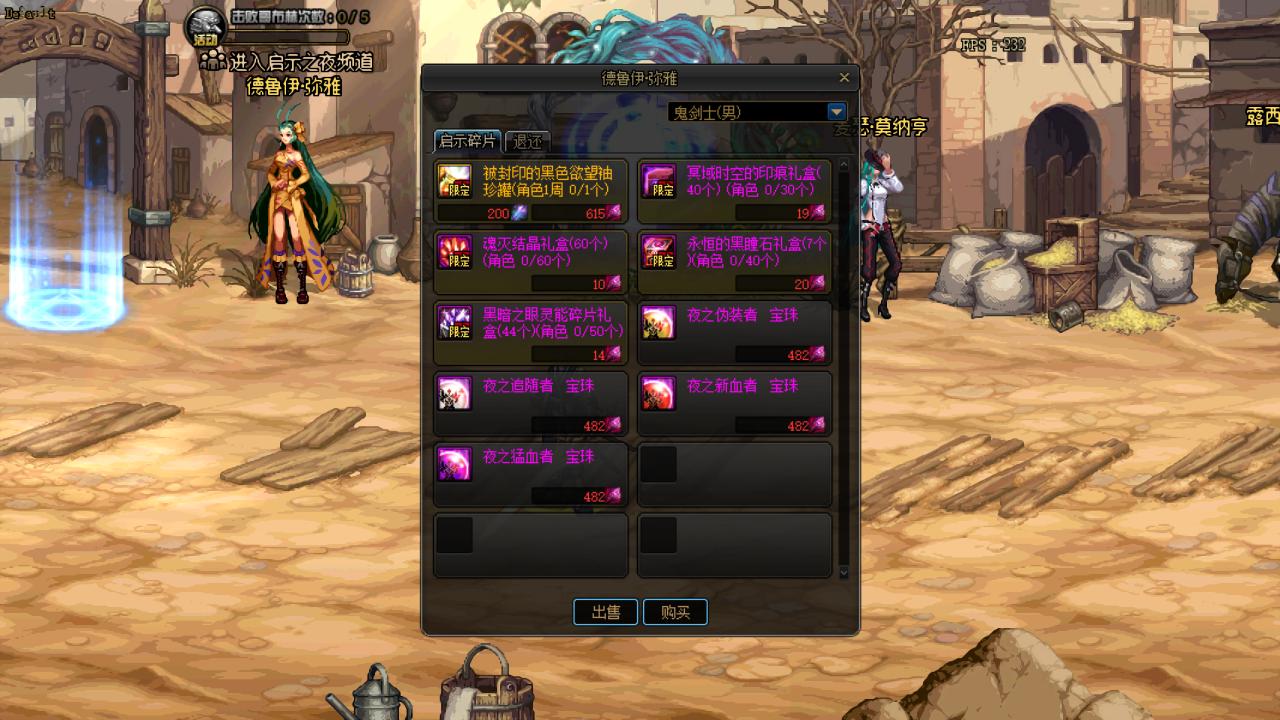
Task: Switch to the 启示碎片 tab
Action: (468, 141)
